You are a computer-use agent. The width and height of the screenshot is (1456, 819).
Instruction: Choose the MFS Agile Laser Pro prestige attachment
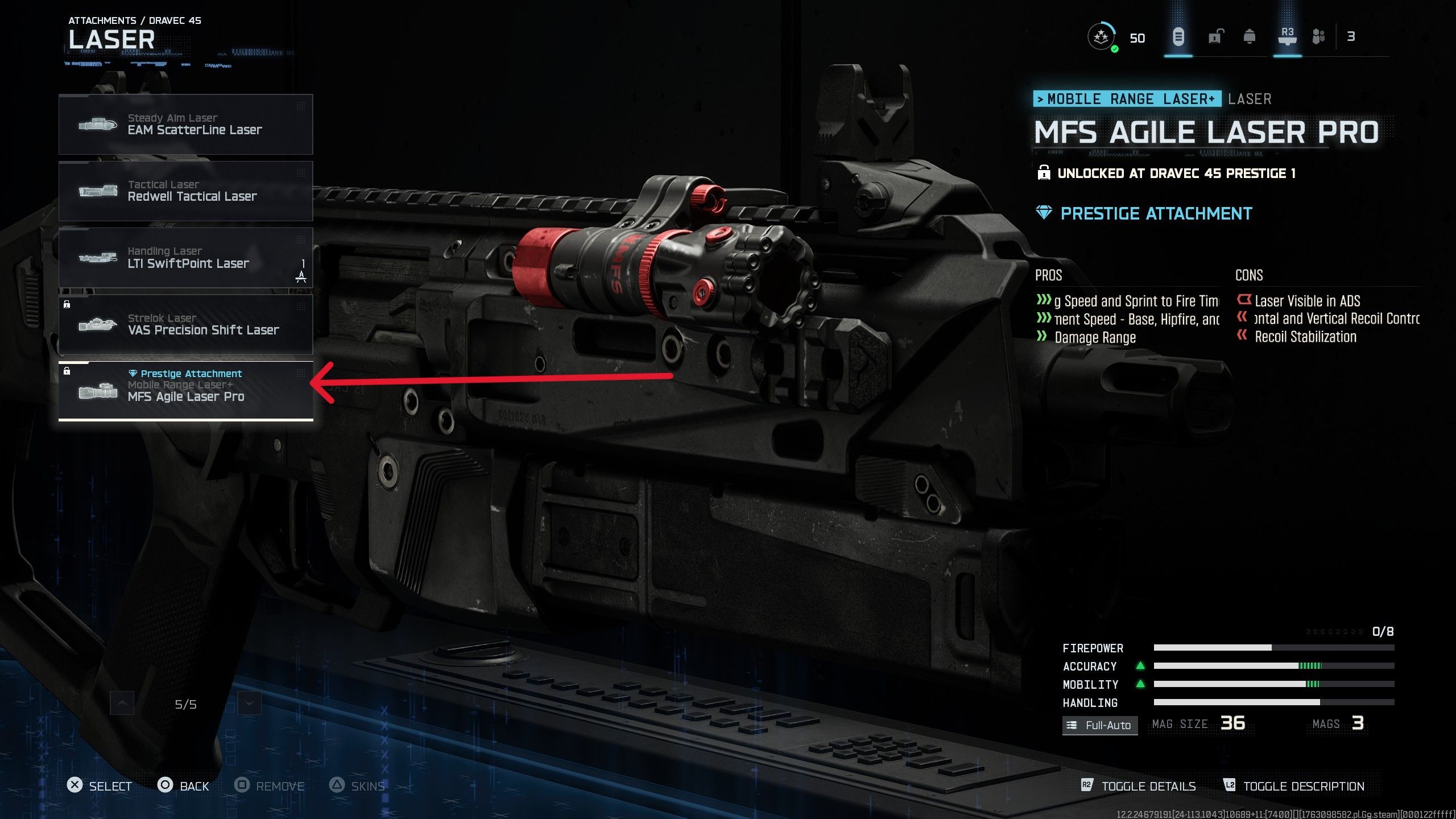point(186,391)
